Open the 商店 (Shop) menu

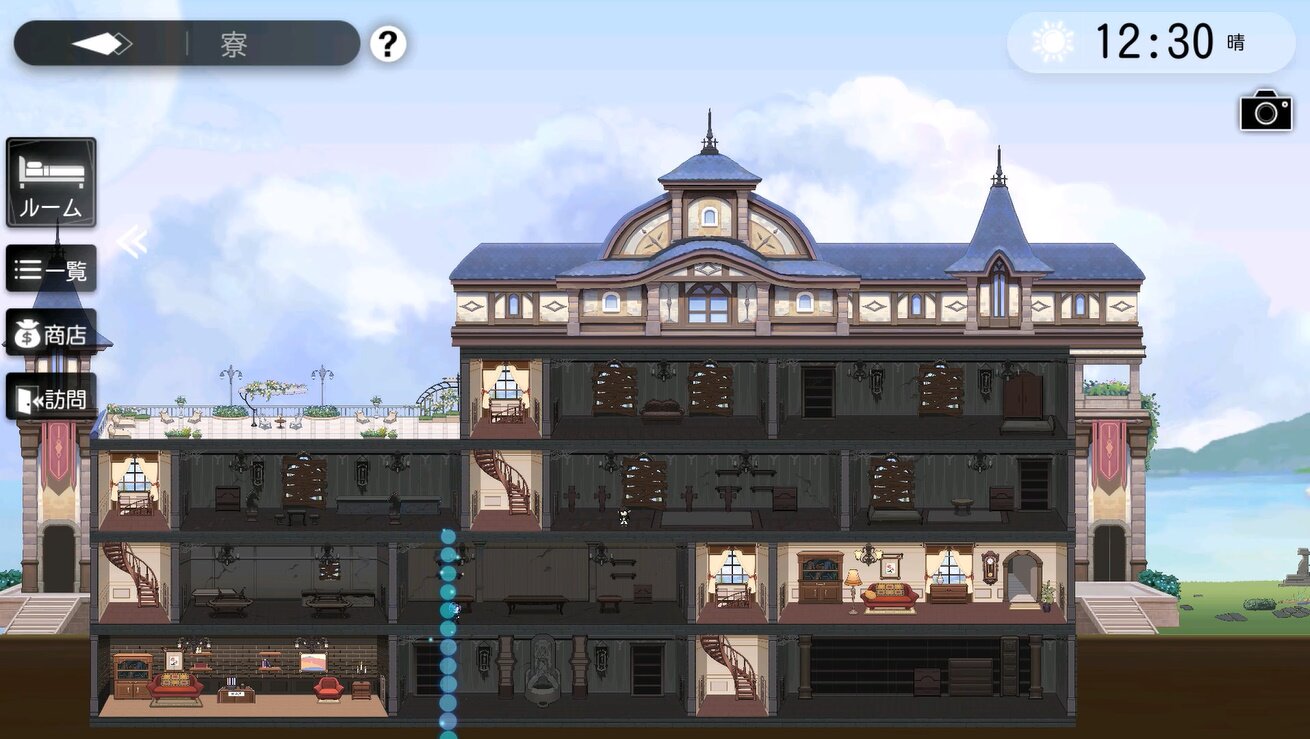pos(52,334)
